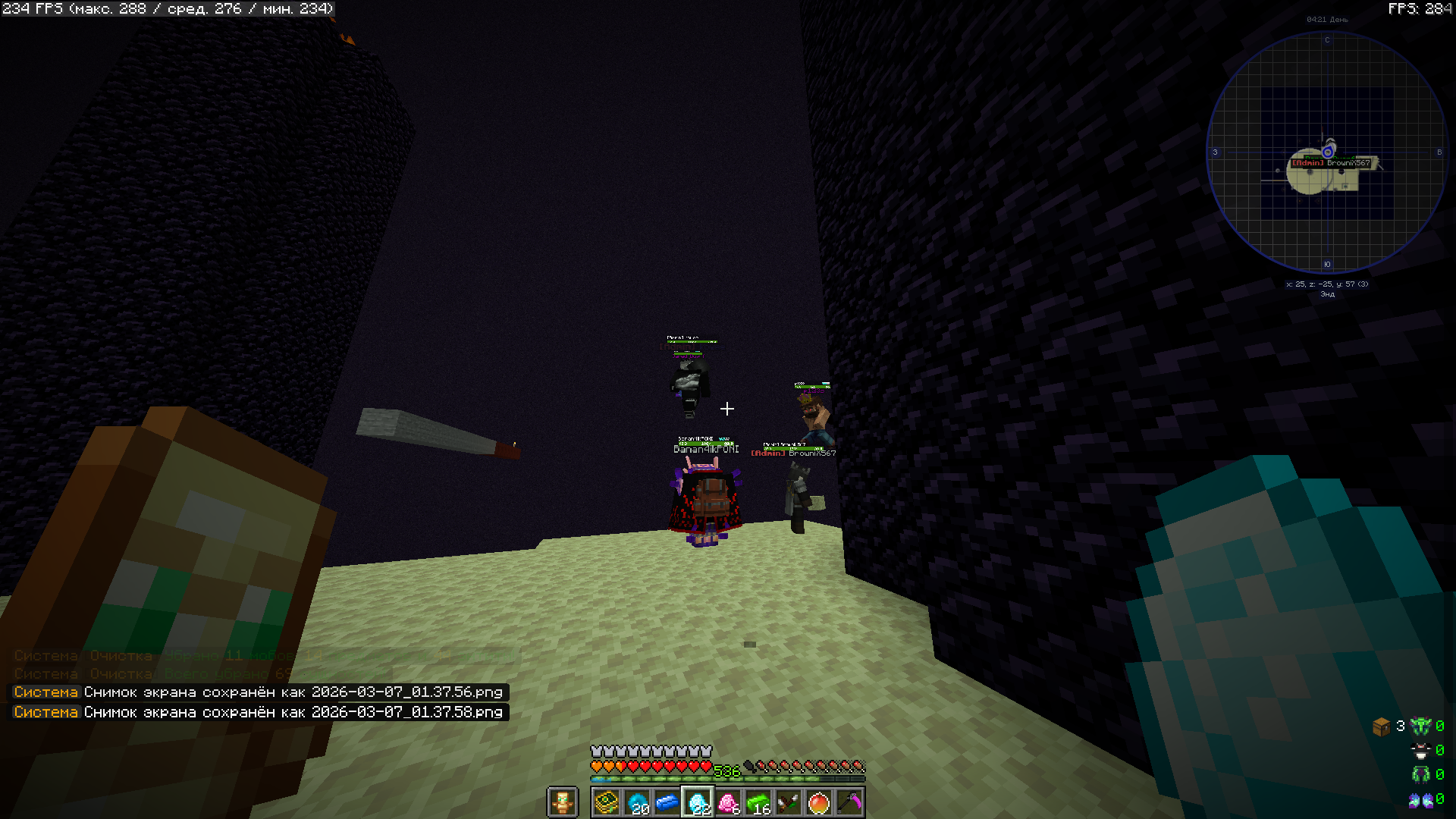
Task: Click the black chestplate armor icon
Action: [x=1420, y=751]
